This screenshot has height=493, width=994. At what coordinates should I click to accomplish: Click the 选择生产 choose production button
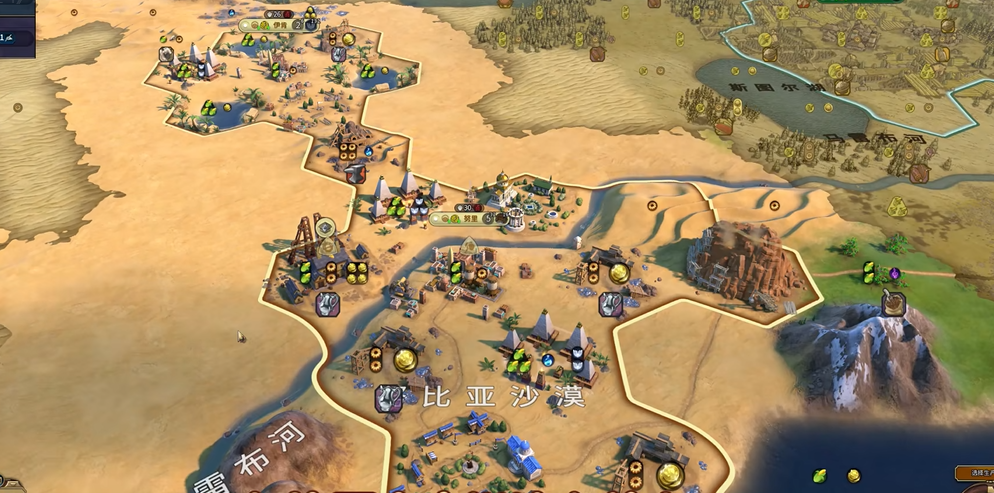973,473
